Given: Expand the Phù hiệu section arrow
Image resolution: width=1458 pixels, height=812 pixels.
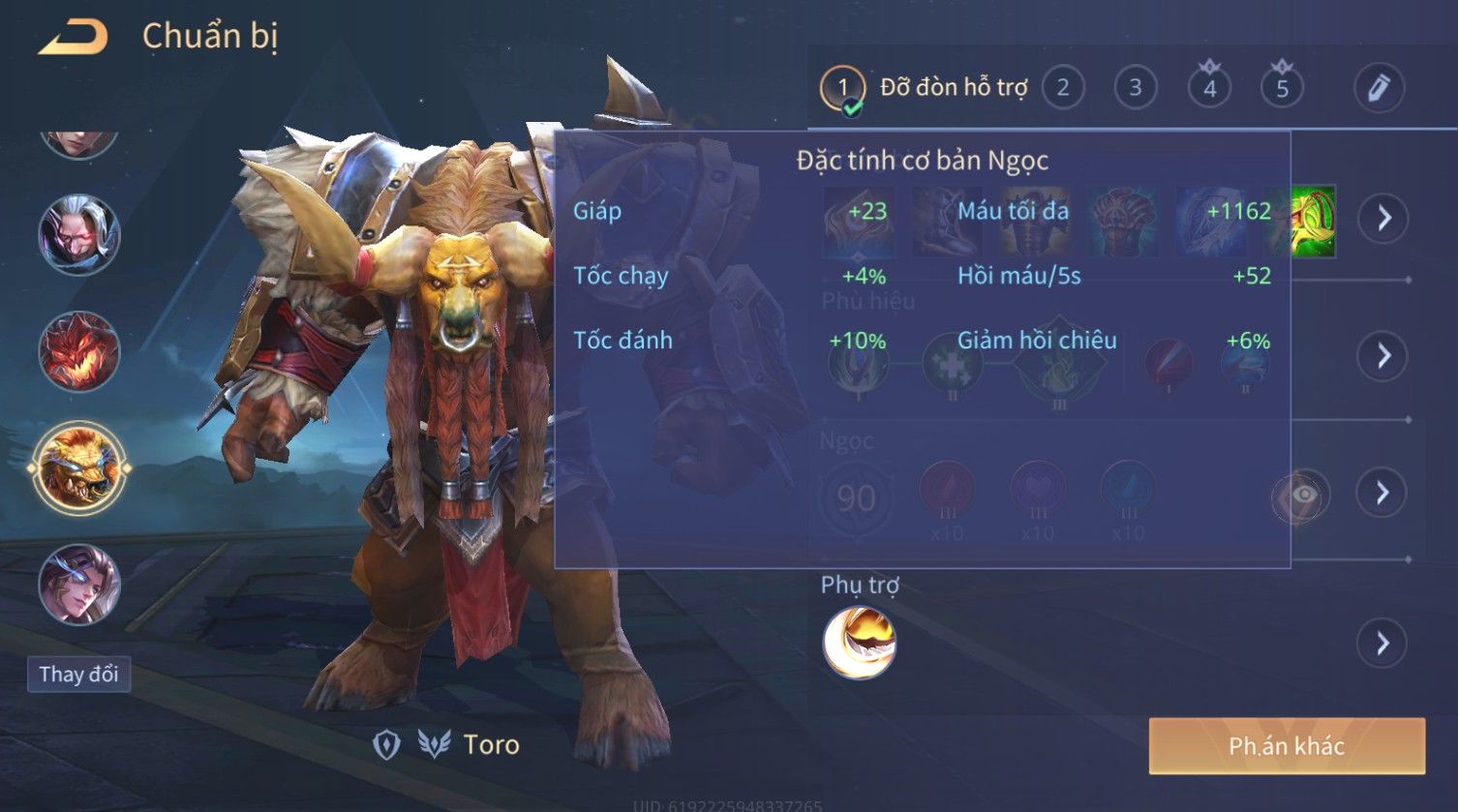Looking at the screenshot, I should click(1382, 355).
